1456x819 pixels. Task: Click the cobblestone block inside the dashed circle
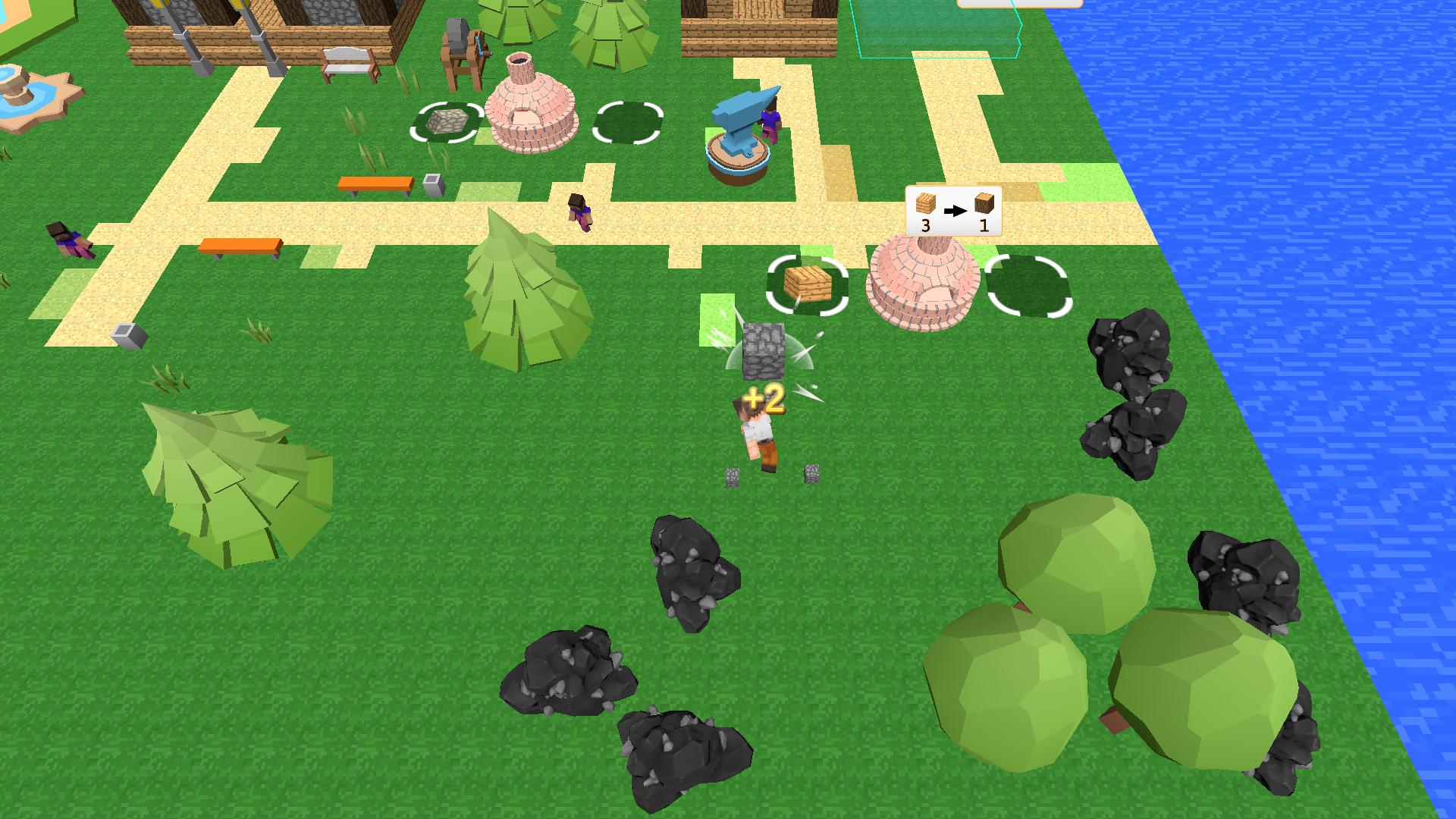(x=449, y=121)
